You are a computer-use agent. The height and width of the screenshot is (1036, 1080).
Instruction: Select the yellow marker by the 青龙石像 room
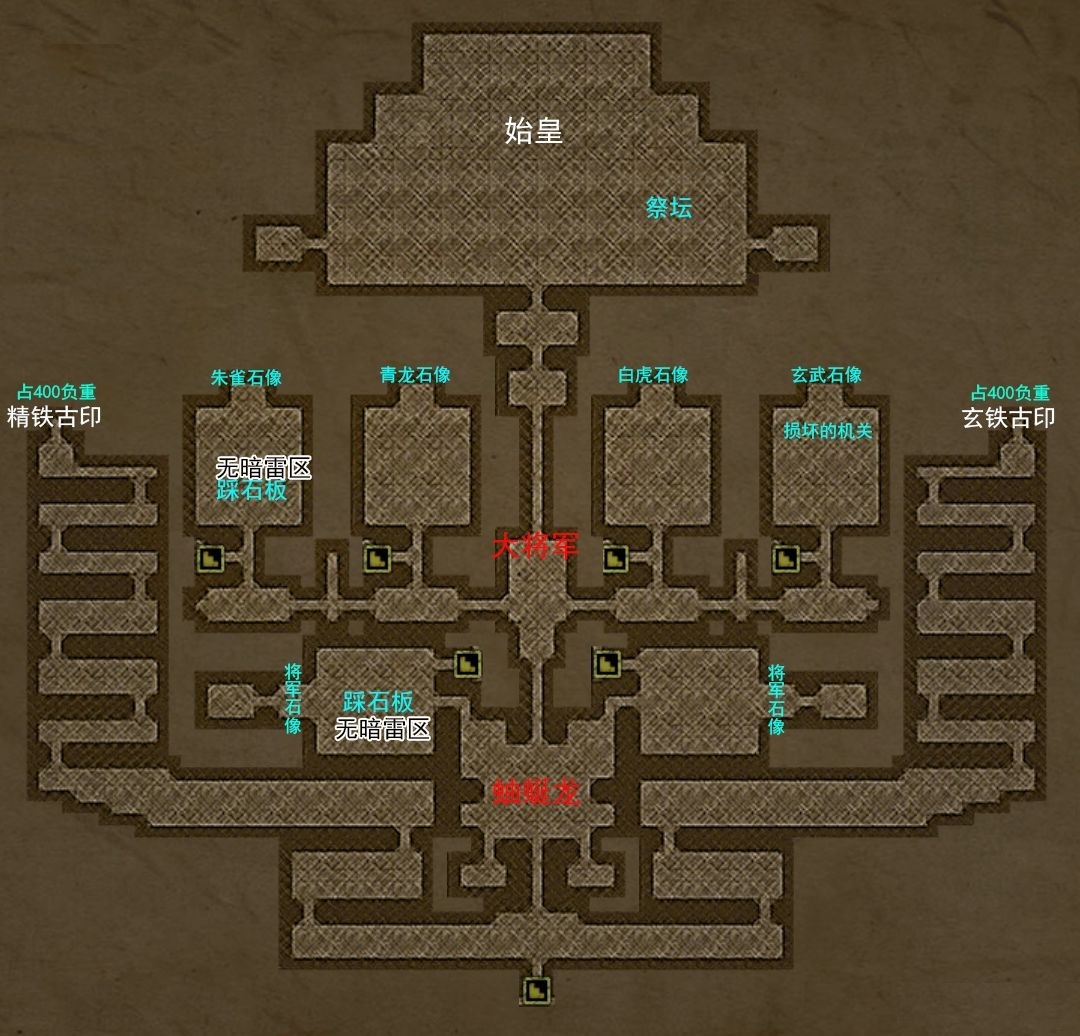click(377, 558)
